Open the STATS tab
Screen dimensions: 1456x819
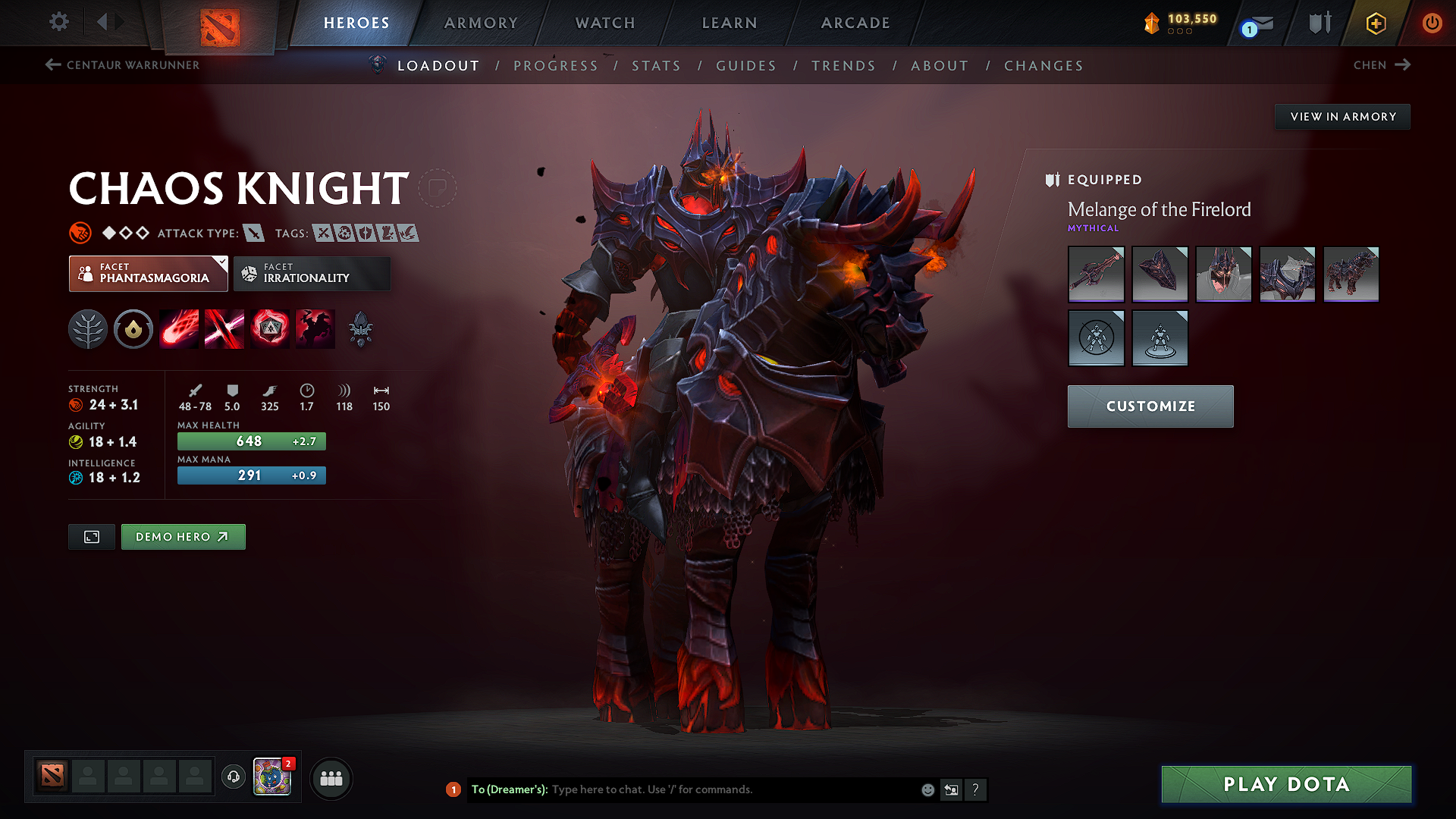[657, 66]
